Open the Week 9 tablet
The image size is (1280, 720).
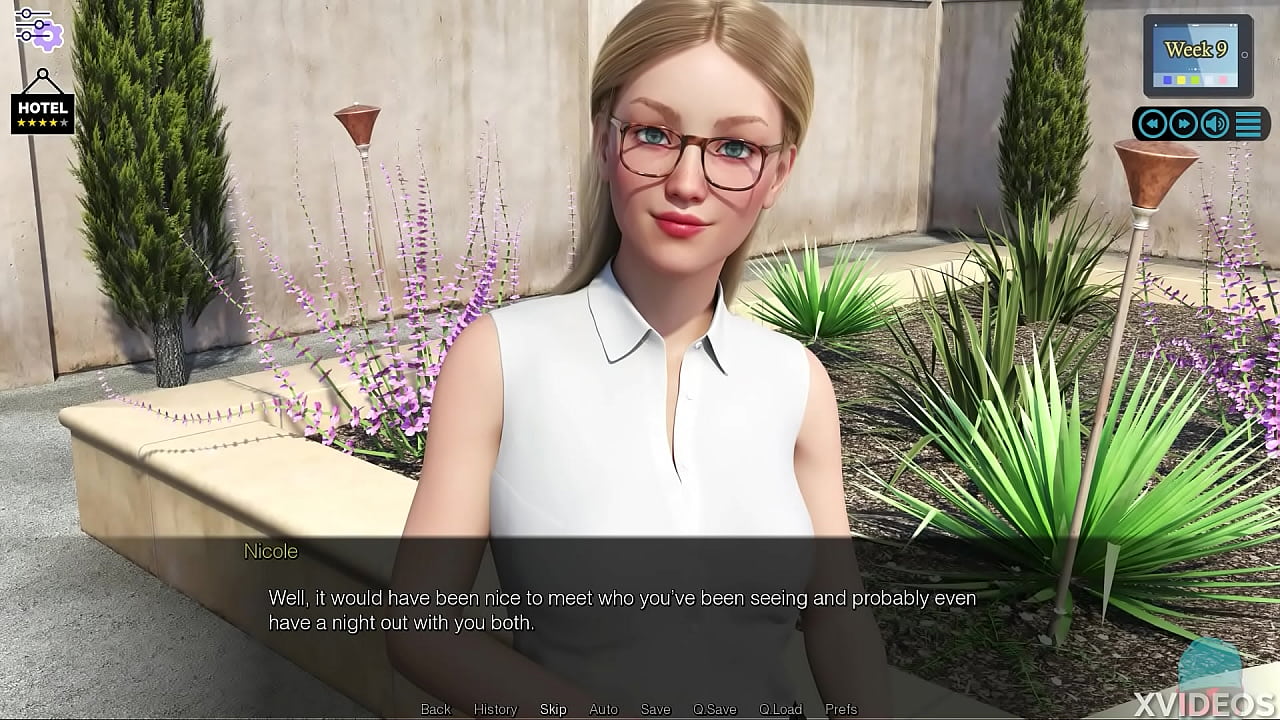pos(1197,55)
